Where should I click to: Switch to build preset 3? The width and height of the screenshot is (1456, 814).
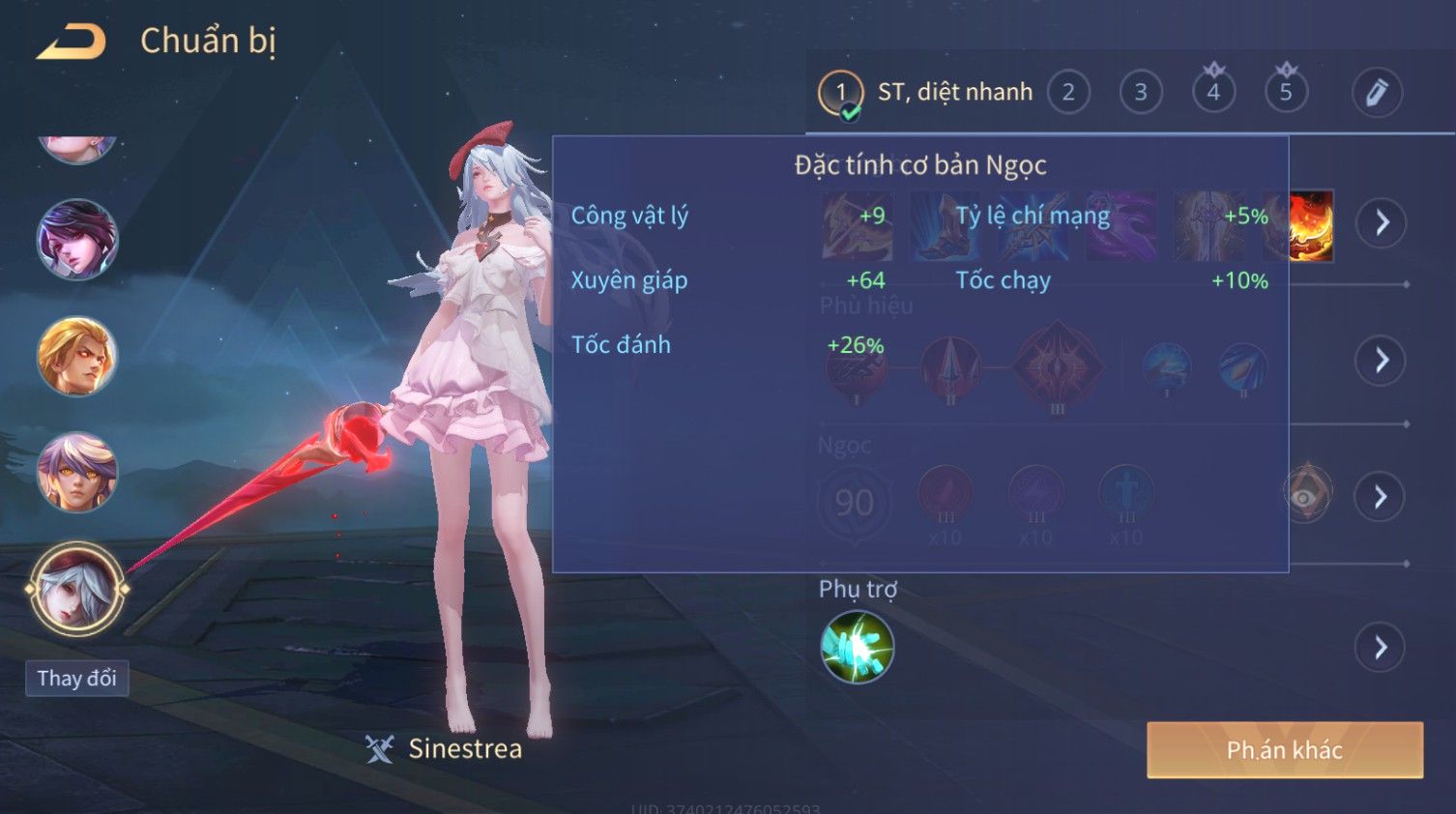[1141, 93]
